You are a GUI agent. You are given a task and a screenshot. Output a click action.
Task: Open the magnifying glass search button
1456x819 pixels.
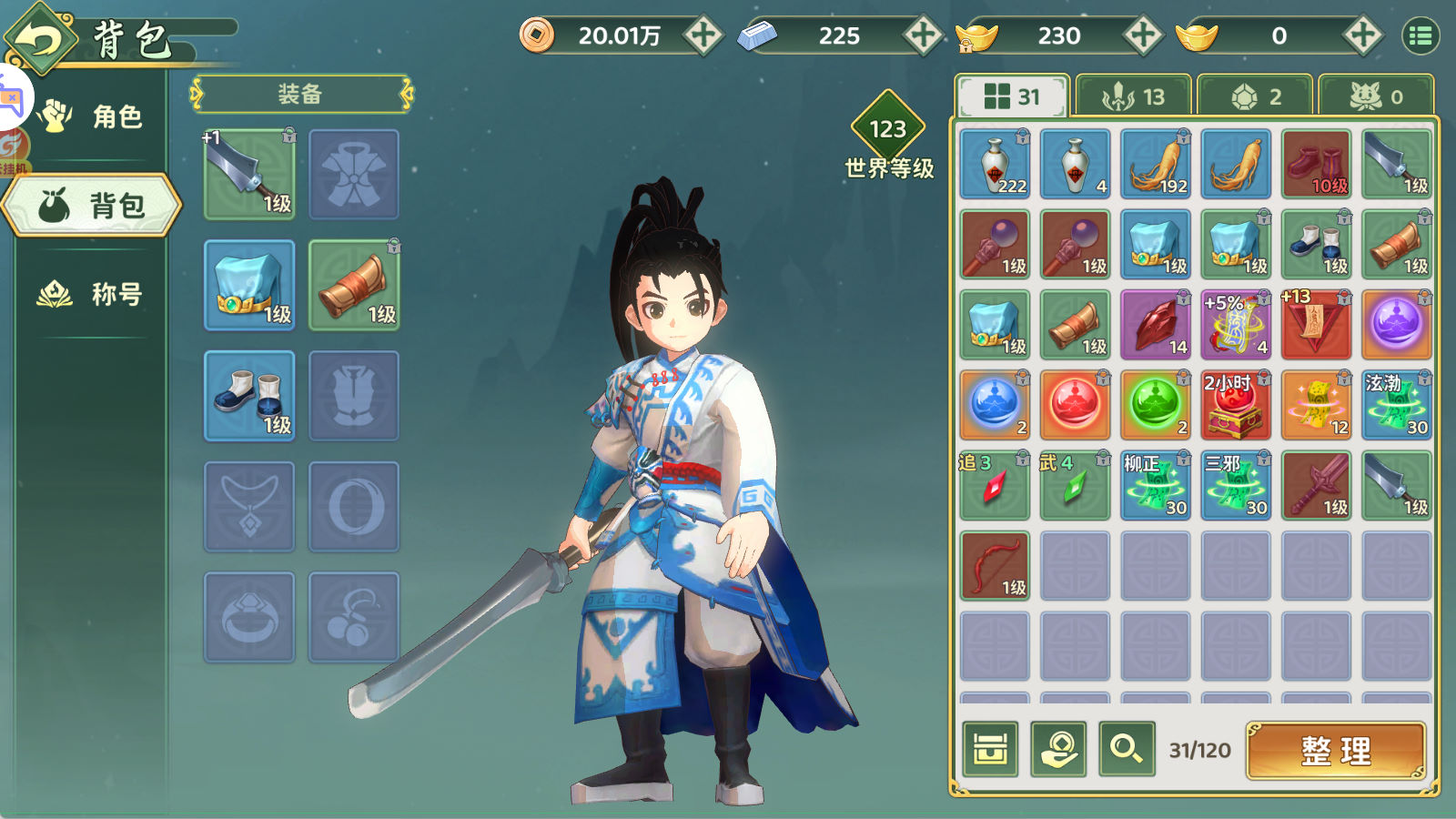click(1127, 750)
